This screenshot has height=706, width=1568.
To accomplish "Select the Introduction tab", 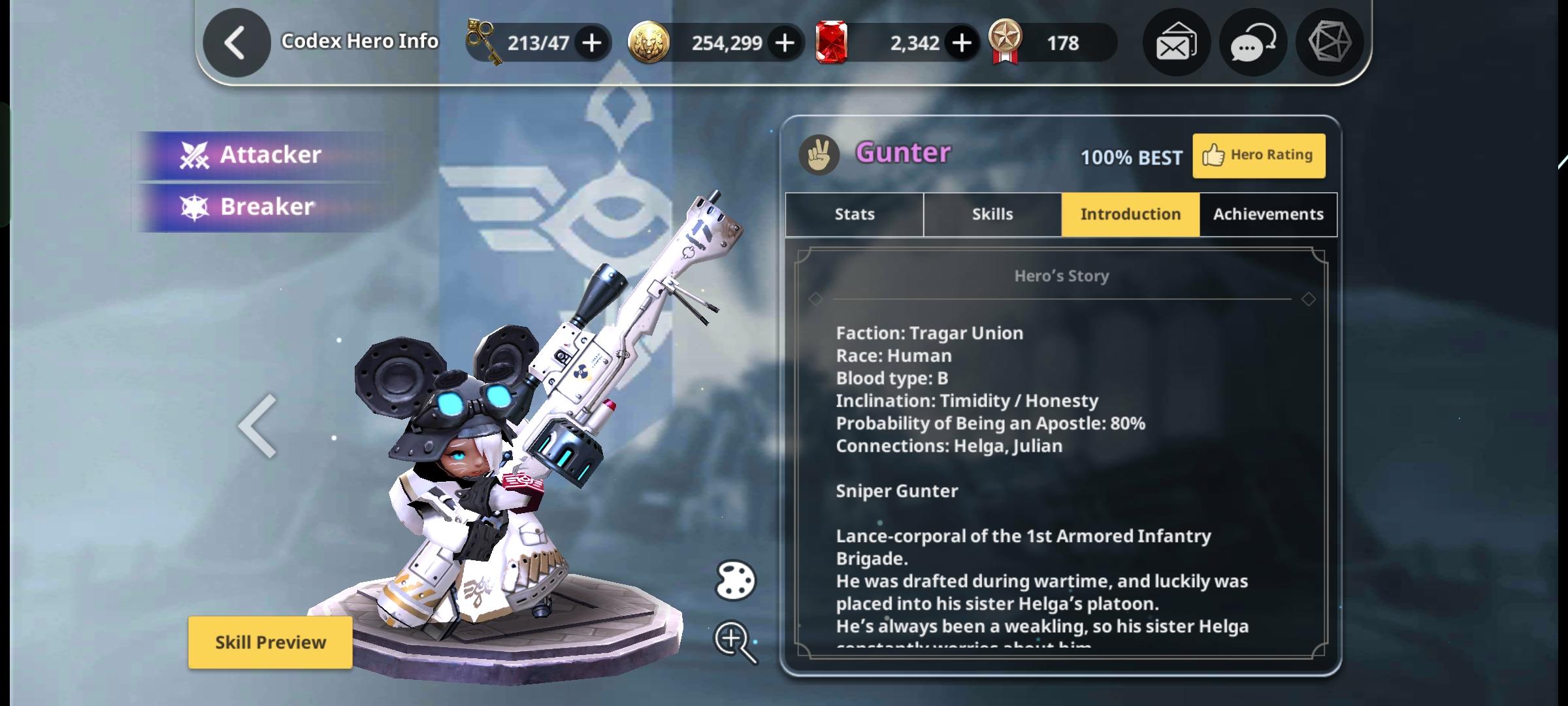I will coord(1130,214).
